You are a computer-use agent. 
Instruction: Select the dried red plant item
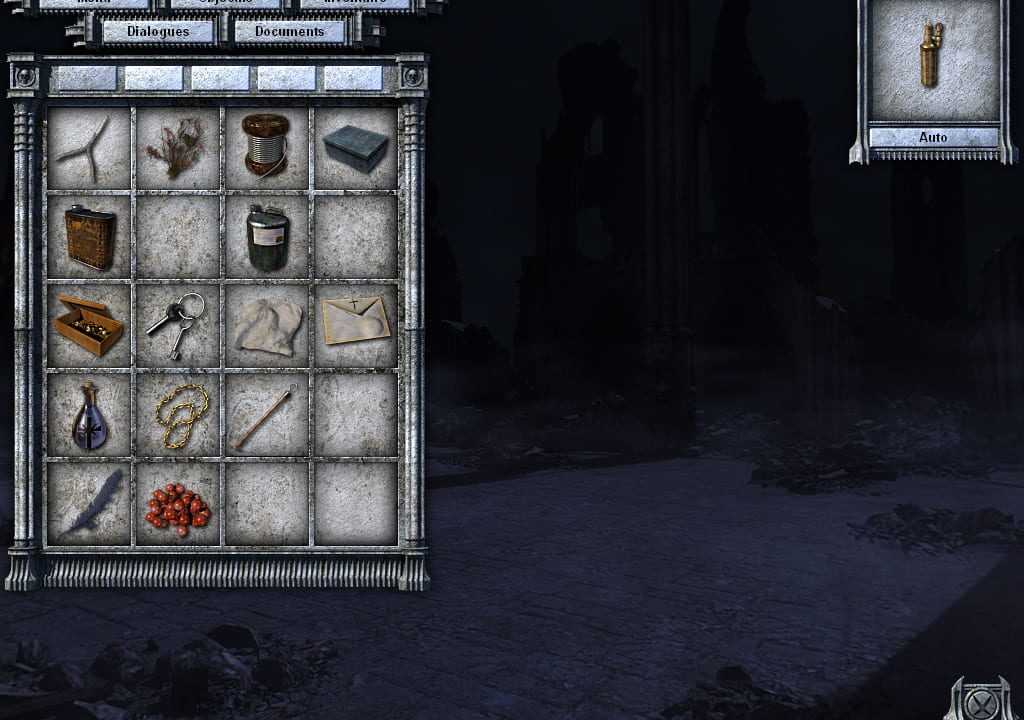(x=177, y=150)
